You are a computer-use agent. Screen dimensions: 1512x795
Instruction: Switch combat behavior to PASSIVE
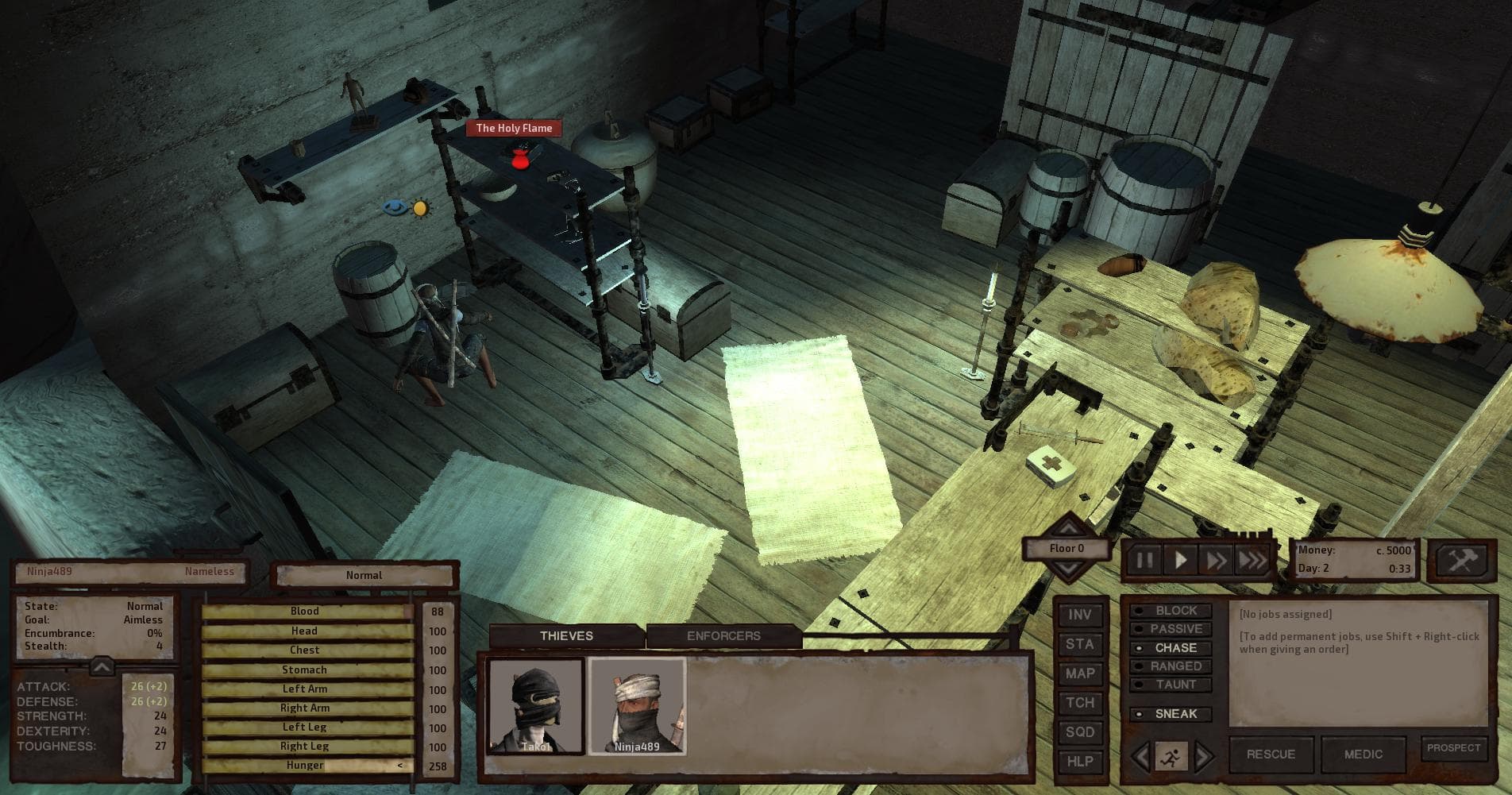[1173, 628]
